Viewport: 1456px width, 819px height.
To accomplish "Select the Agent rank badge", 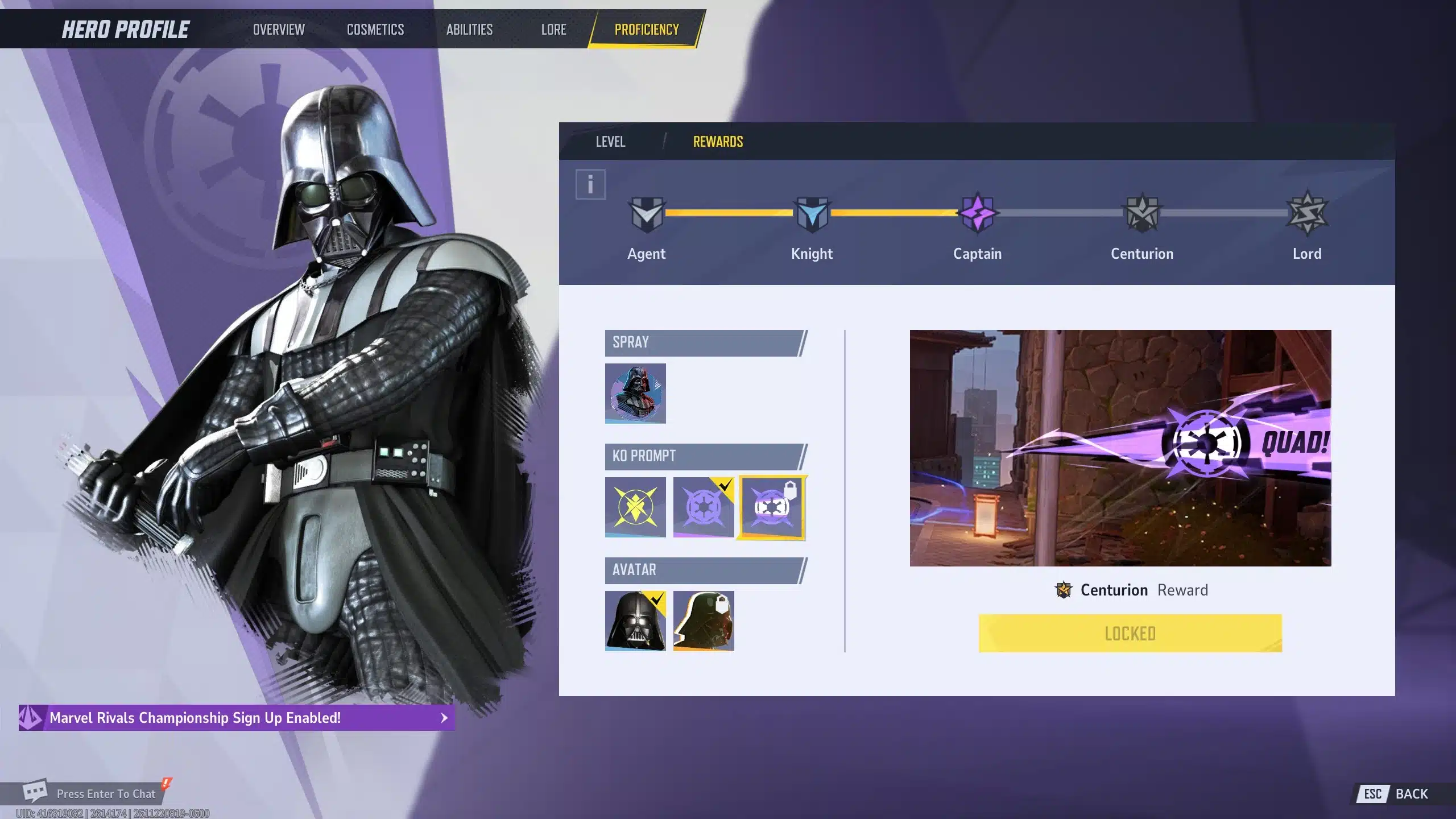I will 647,214.
